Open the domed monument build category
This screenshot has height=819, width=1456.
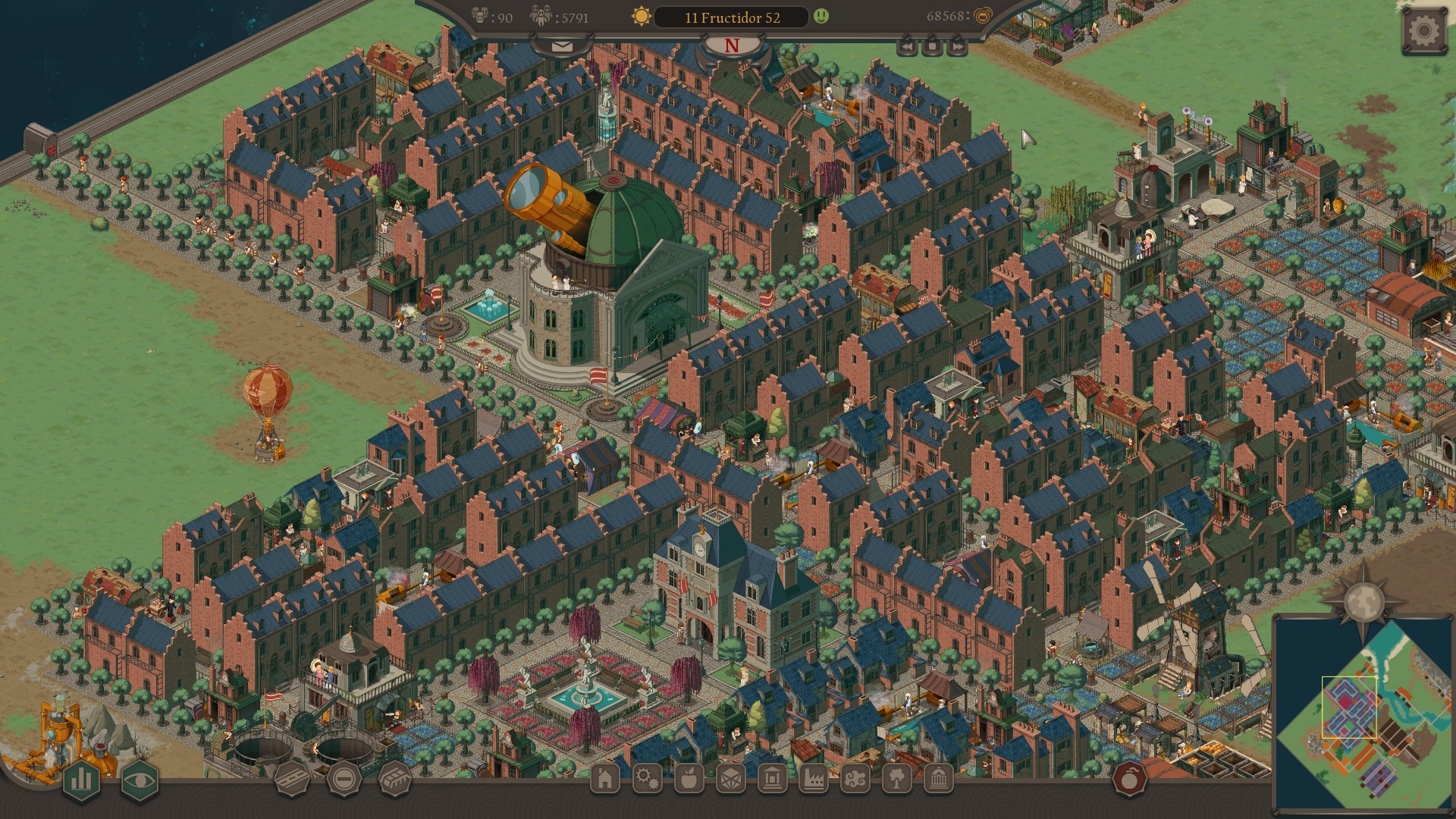point(939,779)
